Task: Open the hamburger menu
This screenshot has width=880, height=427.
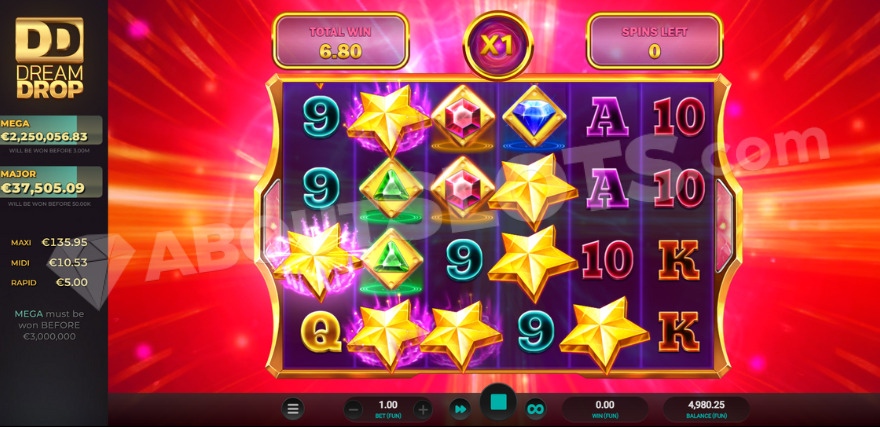Action: click(293, 408)
